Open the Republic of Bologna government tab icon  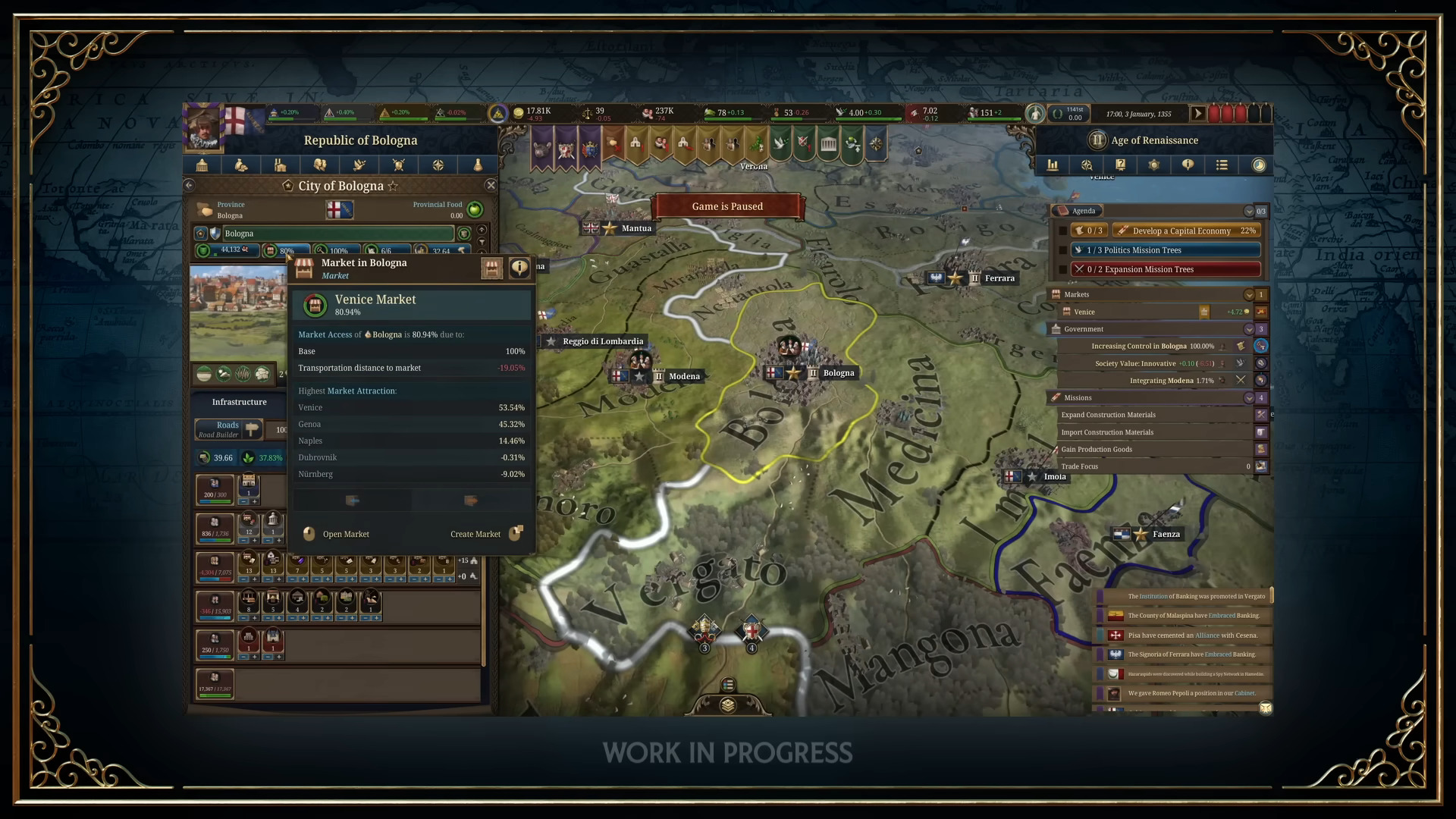(202, 165)
